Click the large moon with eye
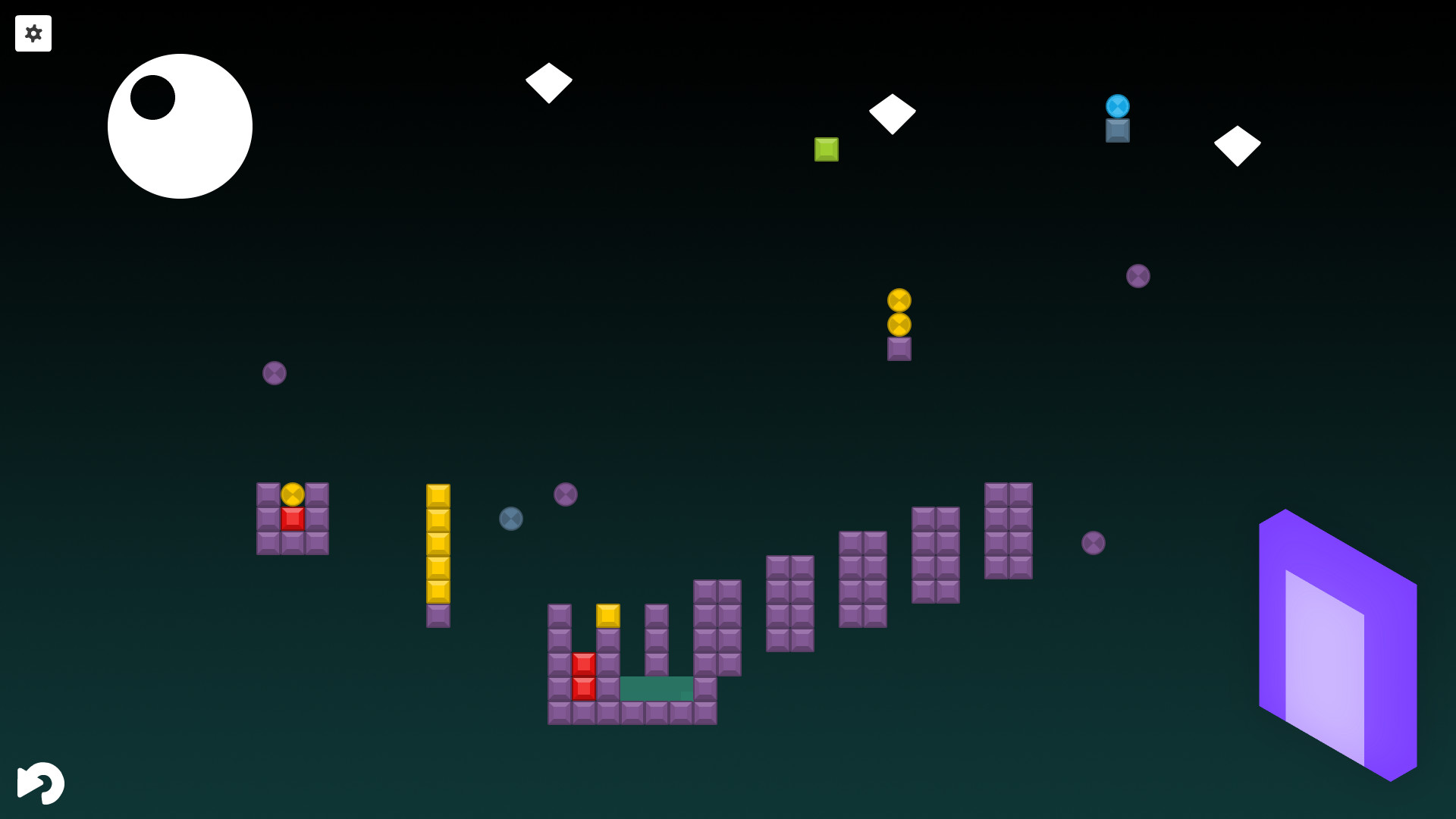This screenshot has height=819, width=1456. 180,126
